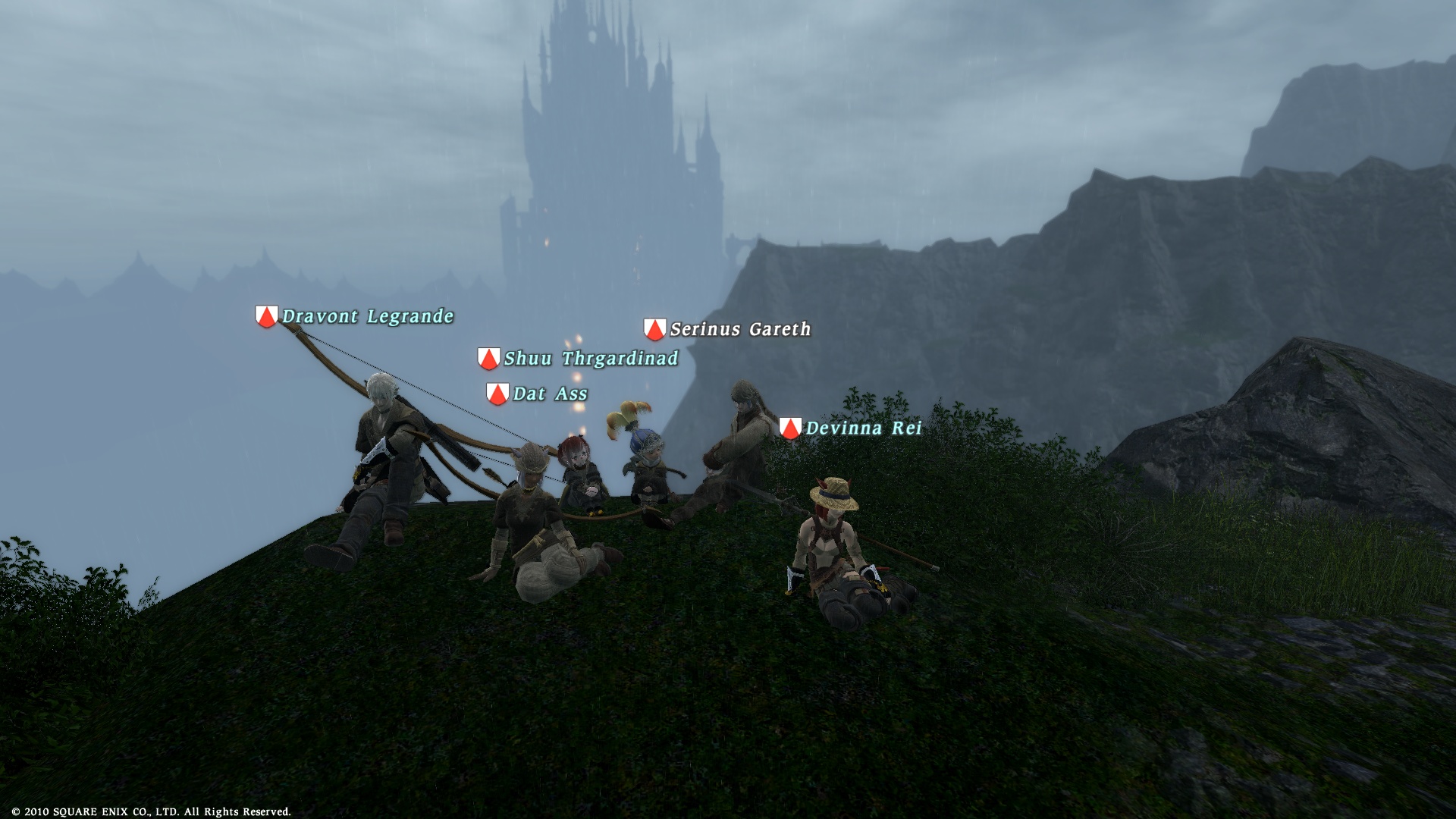1456x819 pixels.
Task: Select the Dravont Legrande nameplate
Action: (x=367, y=316)
